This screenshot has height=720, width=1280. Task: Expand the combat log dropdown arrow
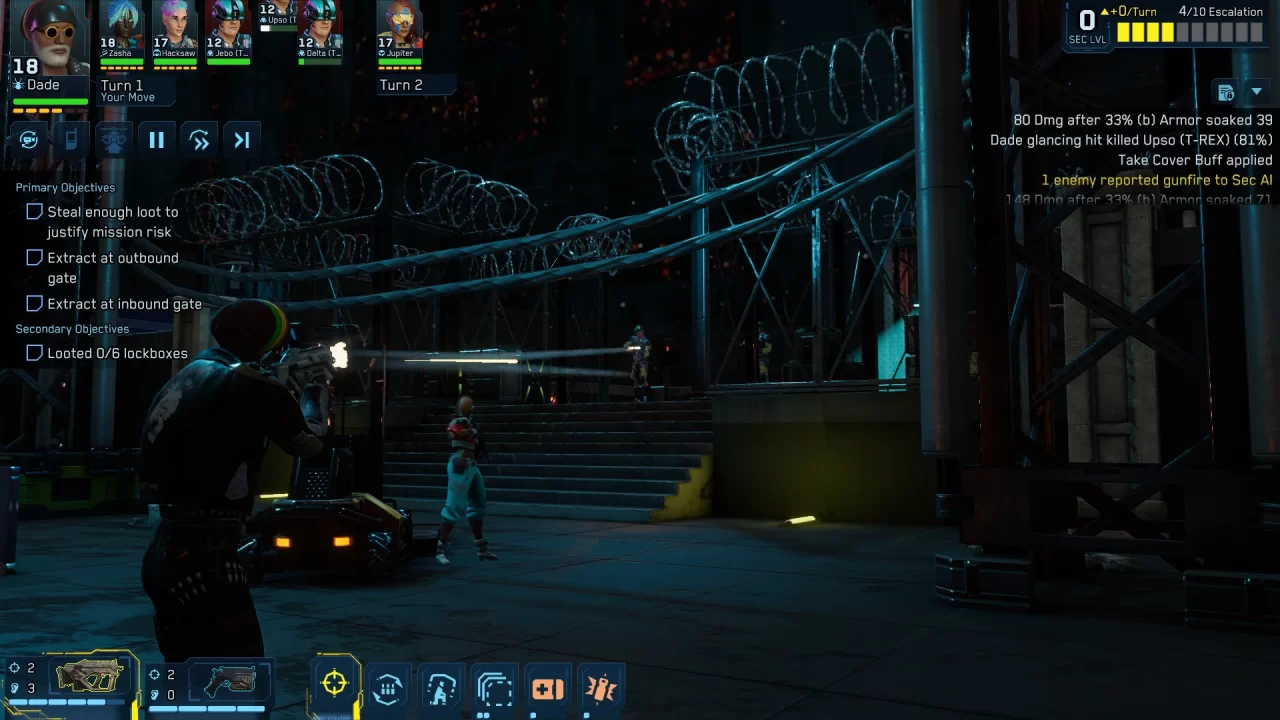[x=1257, y=91]
